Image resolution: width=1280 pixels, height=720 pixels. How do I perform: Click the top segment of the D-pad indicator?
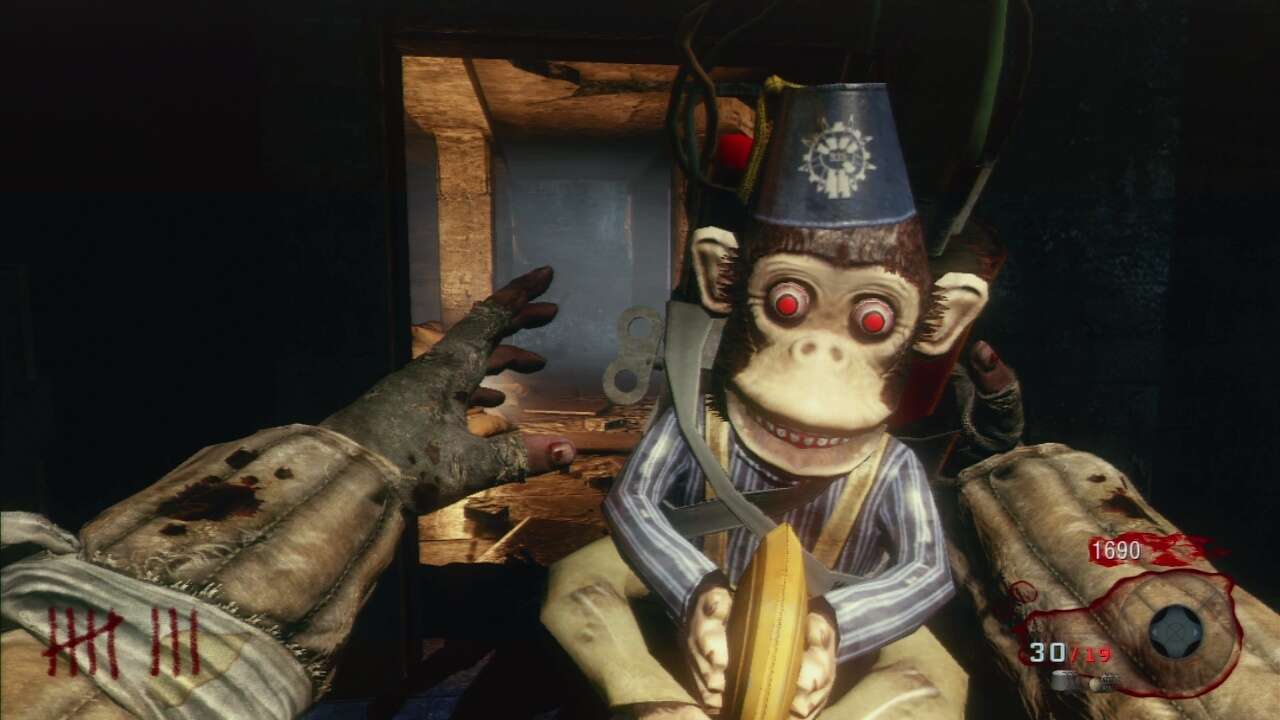coord(1174,613)
